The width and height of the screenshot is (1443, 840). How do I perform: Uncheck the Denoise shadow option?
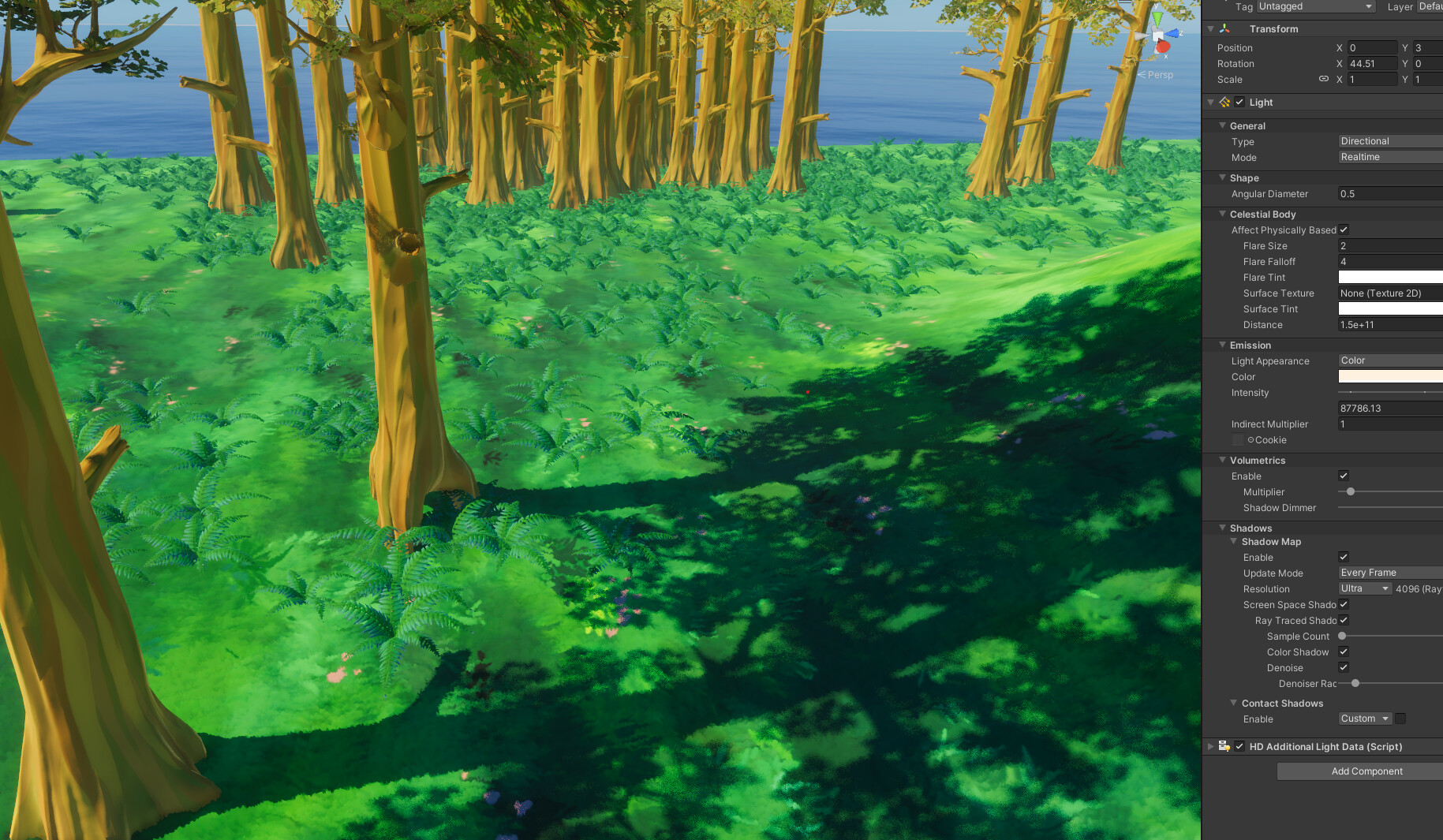[x=1344, y=667]
